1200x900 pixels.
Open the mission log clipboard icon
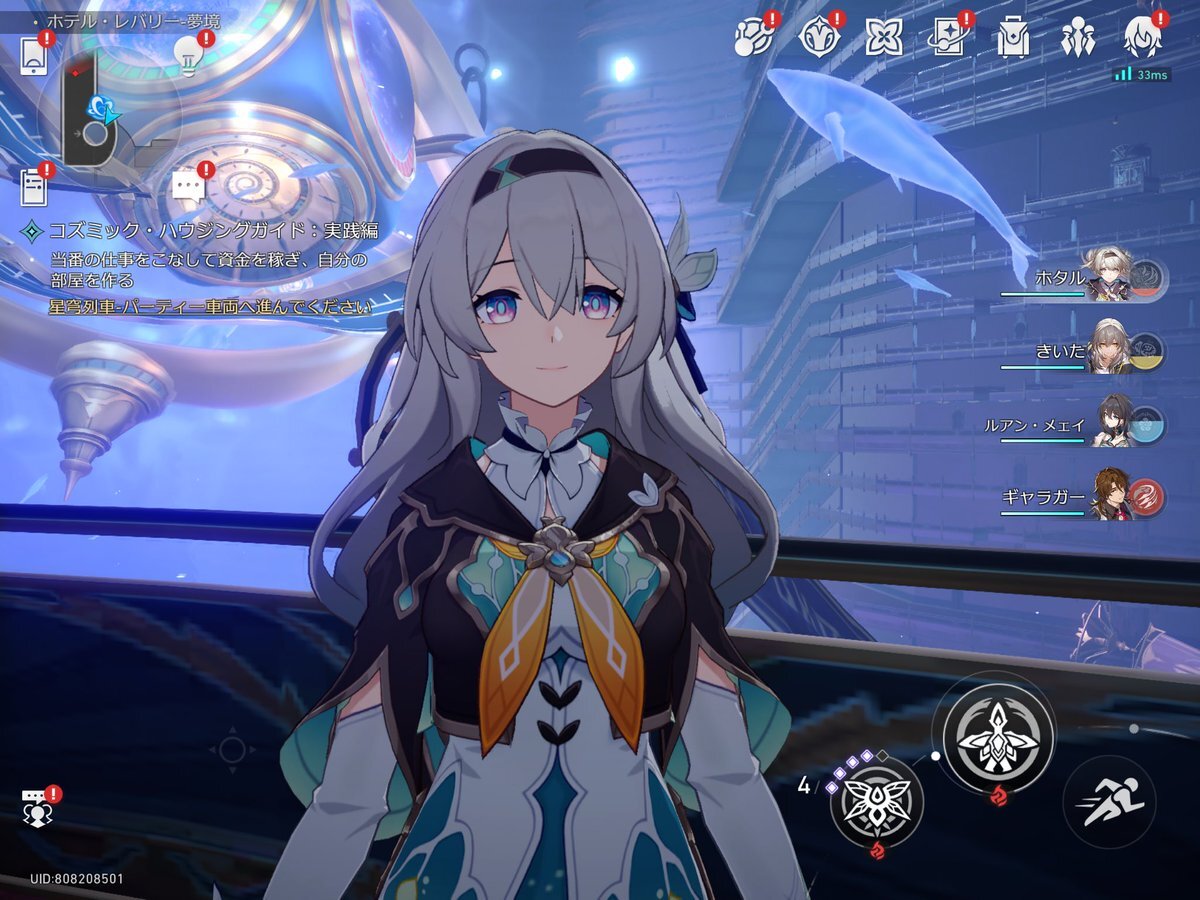click(x=35, y=187)
